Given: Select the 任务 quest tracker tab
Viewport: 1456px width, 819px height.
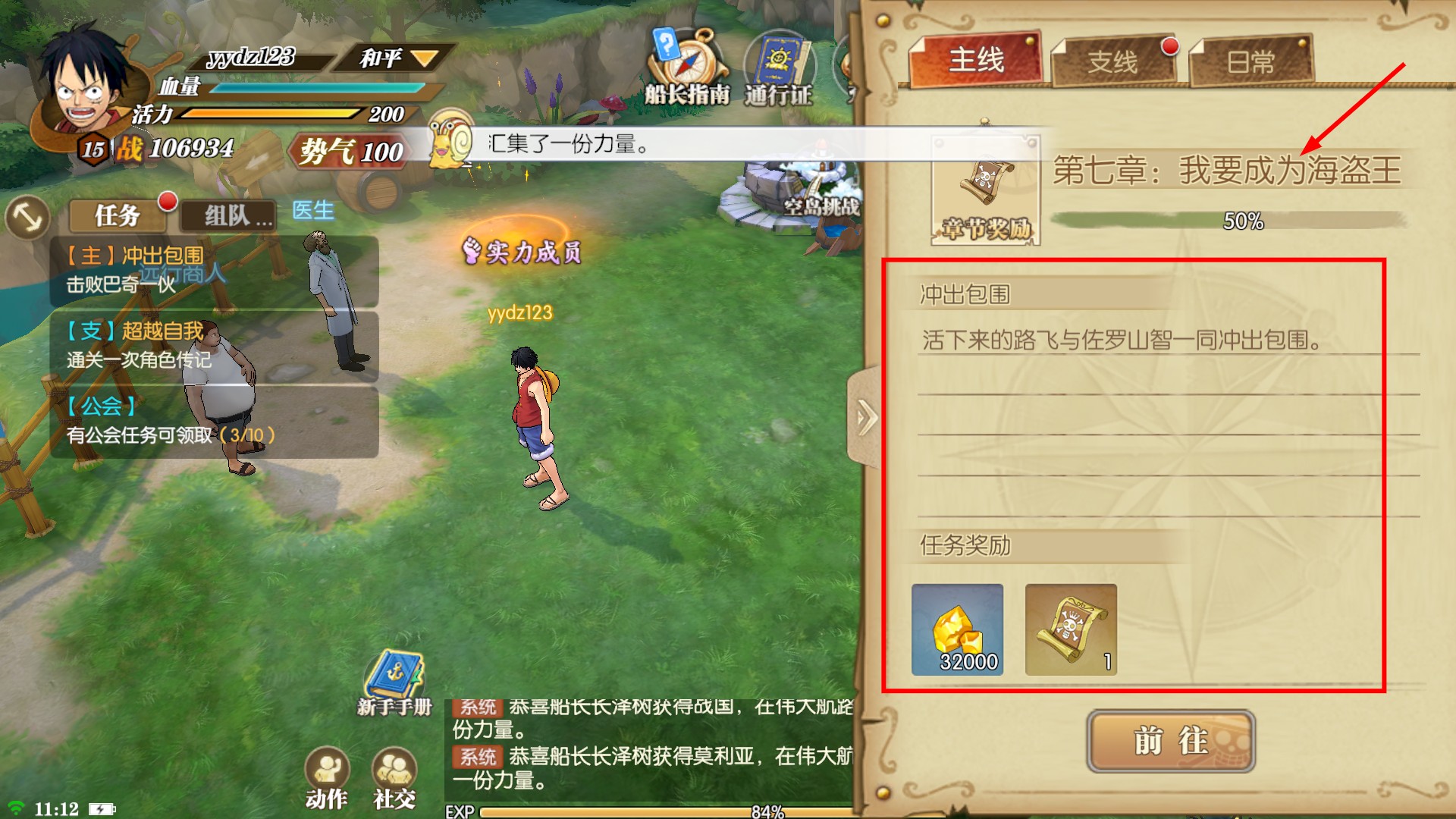Looking at the screenshot, I should (118, 215).
